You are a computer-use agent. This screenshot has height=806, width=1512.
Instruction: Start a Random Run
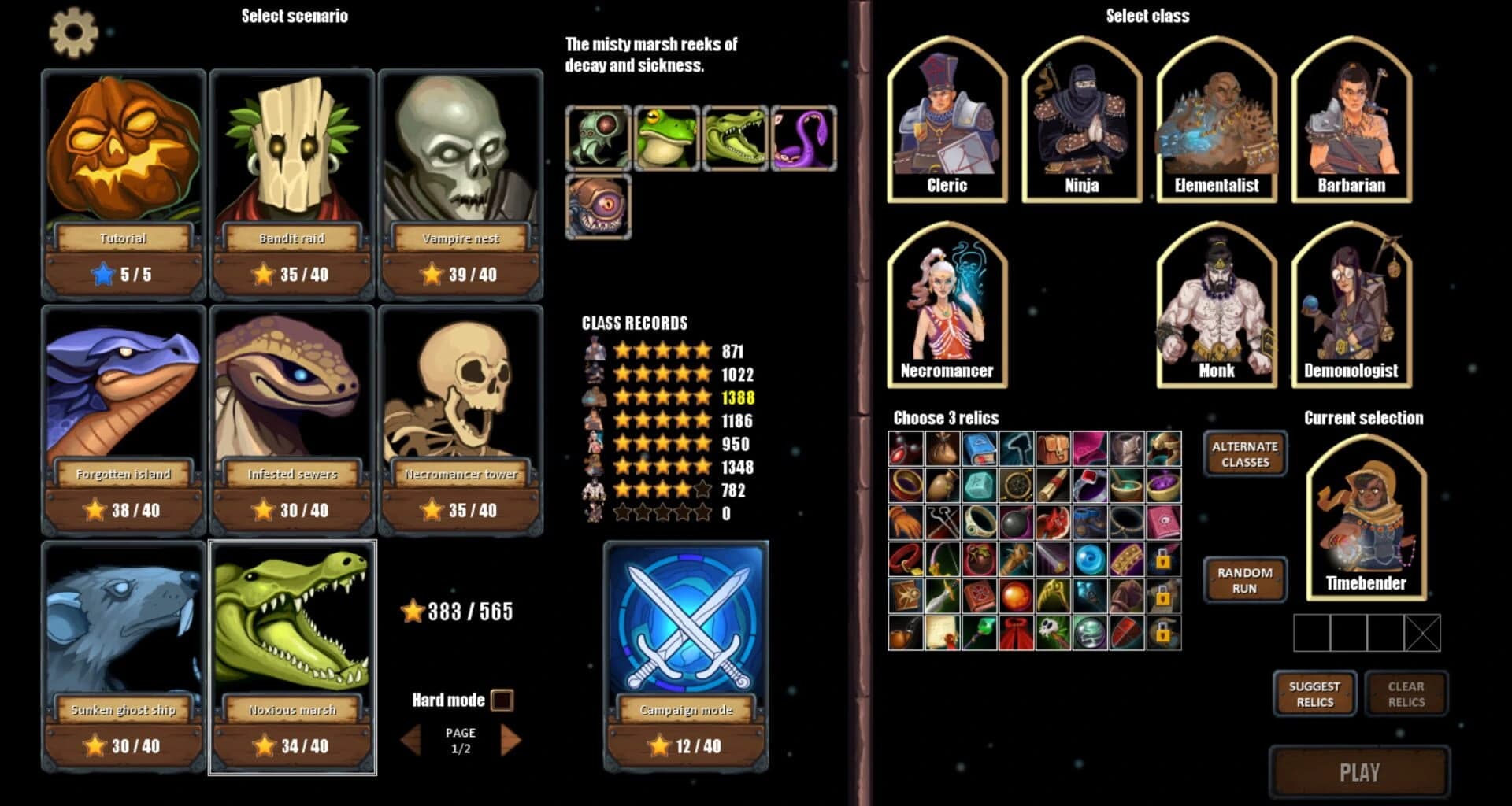coord(1243,579)
